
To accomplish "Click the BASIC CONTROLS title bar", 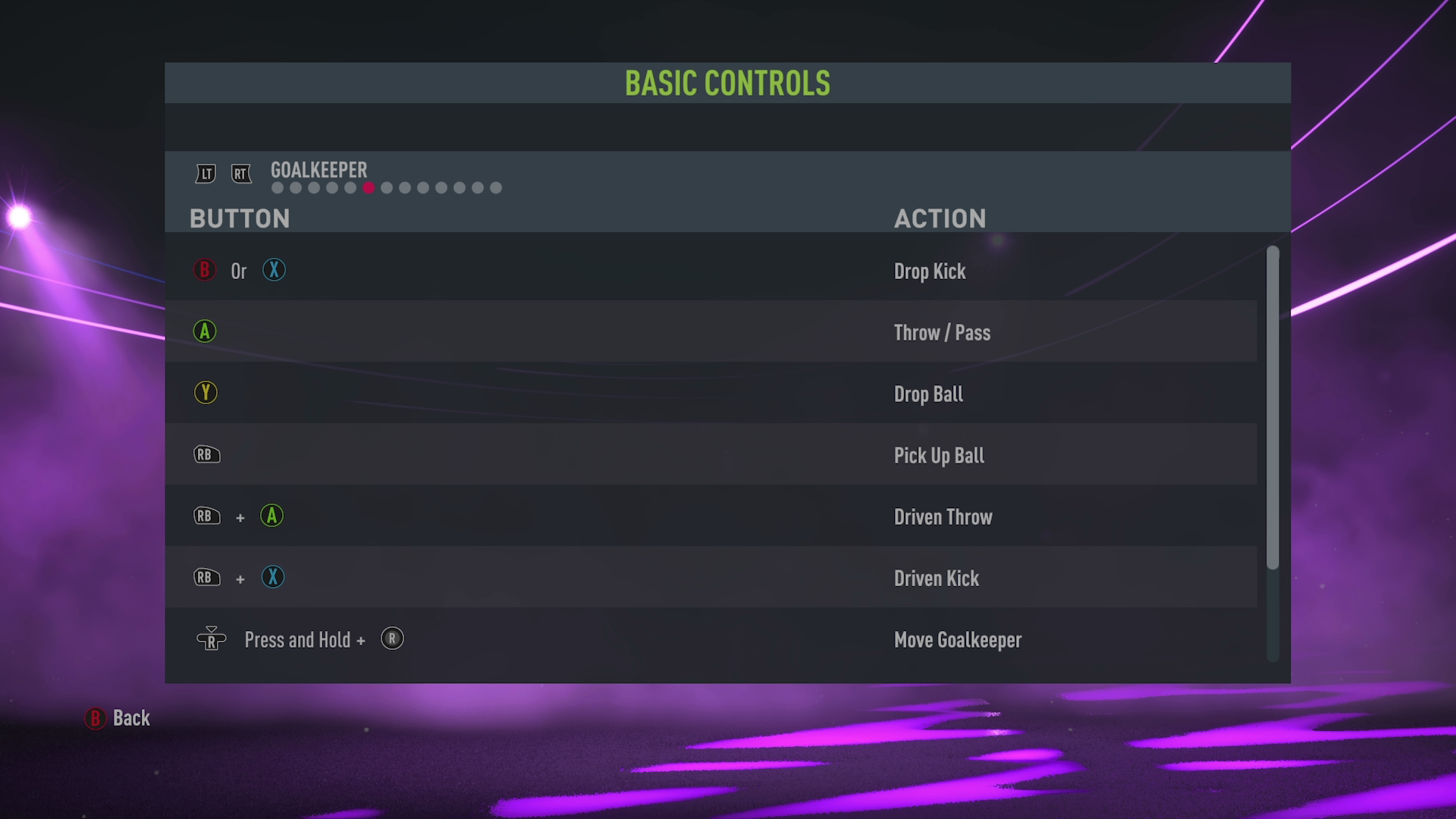I will (727, 83).
